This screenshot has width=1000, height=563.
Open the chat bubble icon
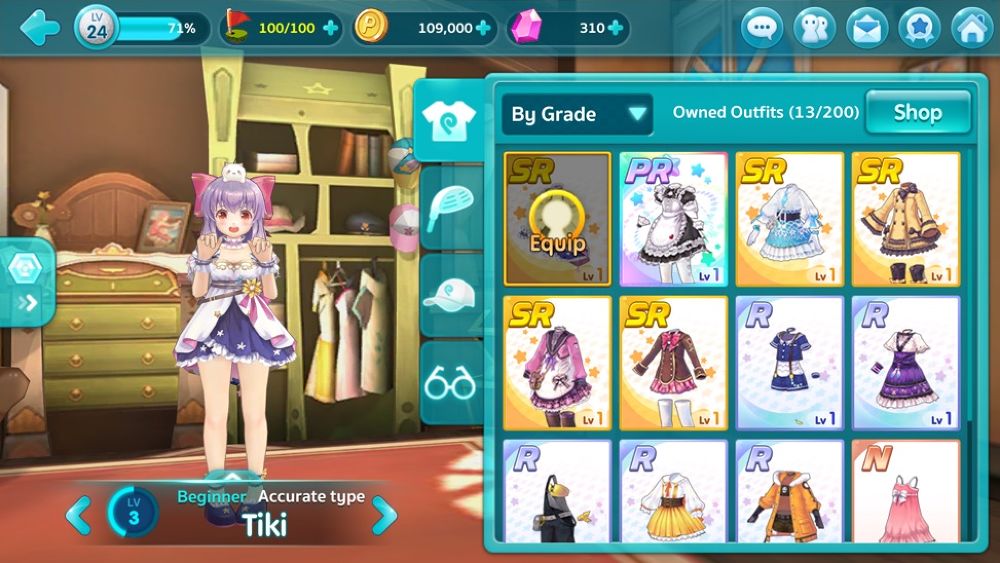[762, 28]
